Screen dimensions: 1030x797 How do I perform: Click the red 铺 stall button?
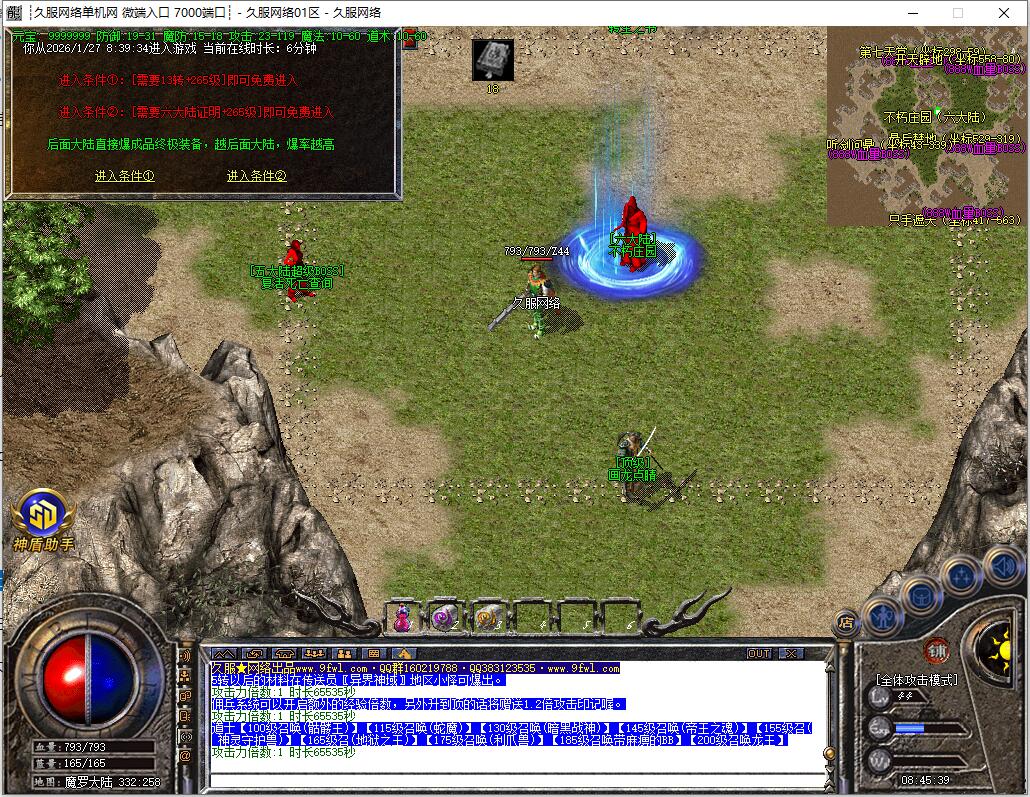tap(937, 648)
